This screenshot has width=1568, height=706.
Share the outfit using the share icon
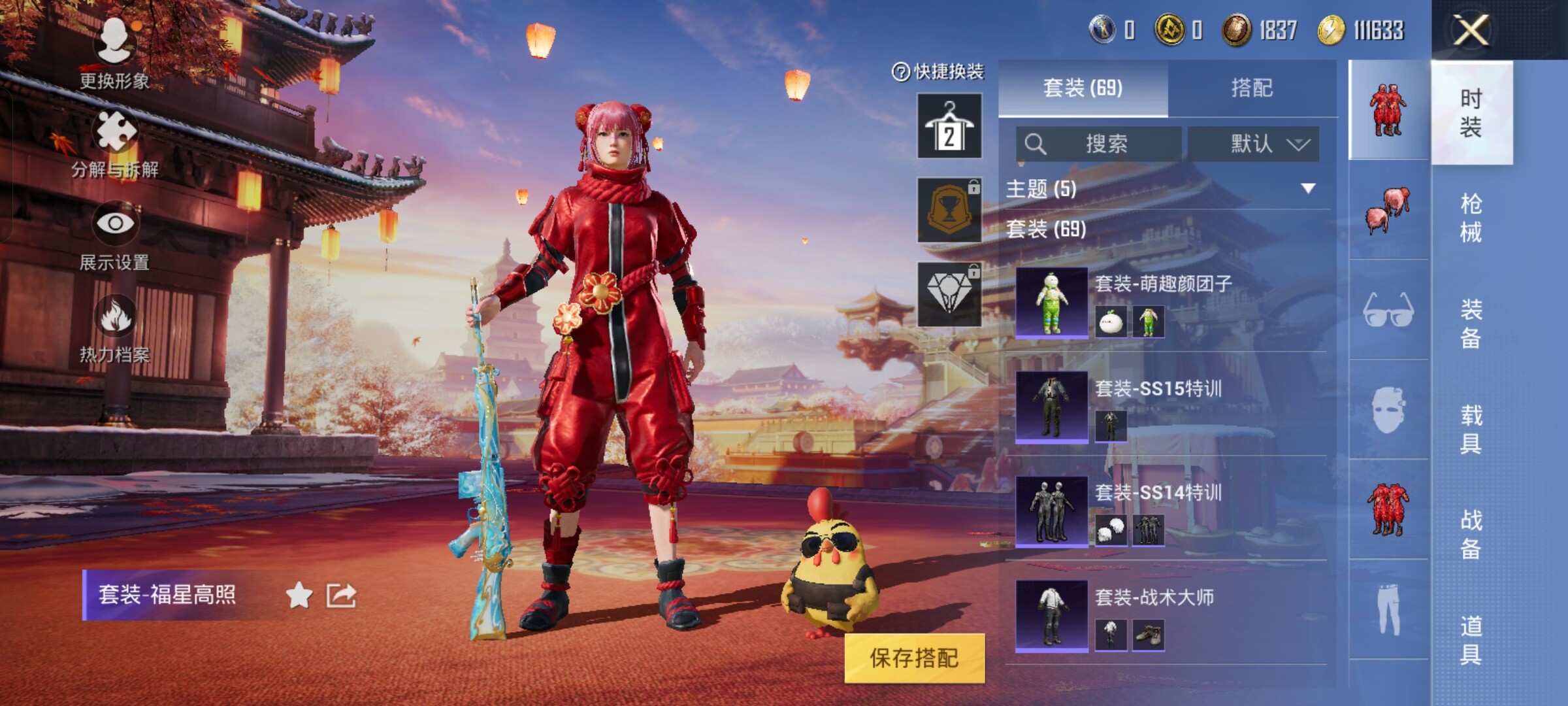click(x=341, y=596)
